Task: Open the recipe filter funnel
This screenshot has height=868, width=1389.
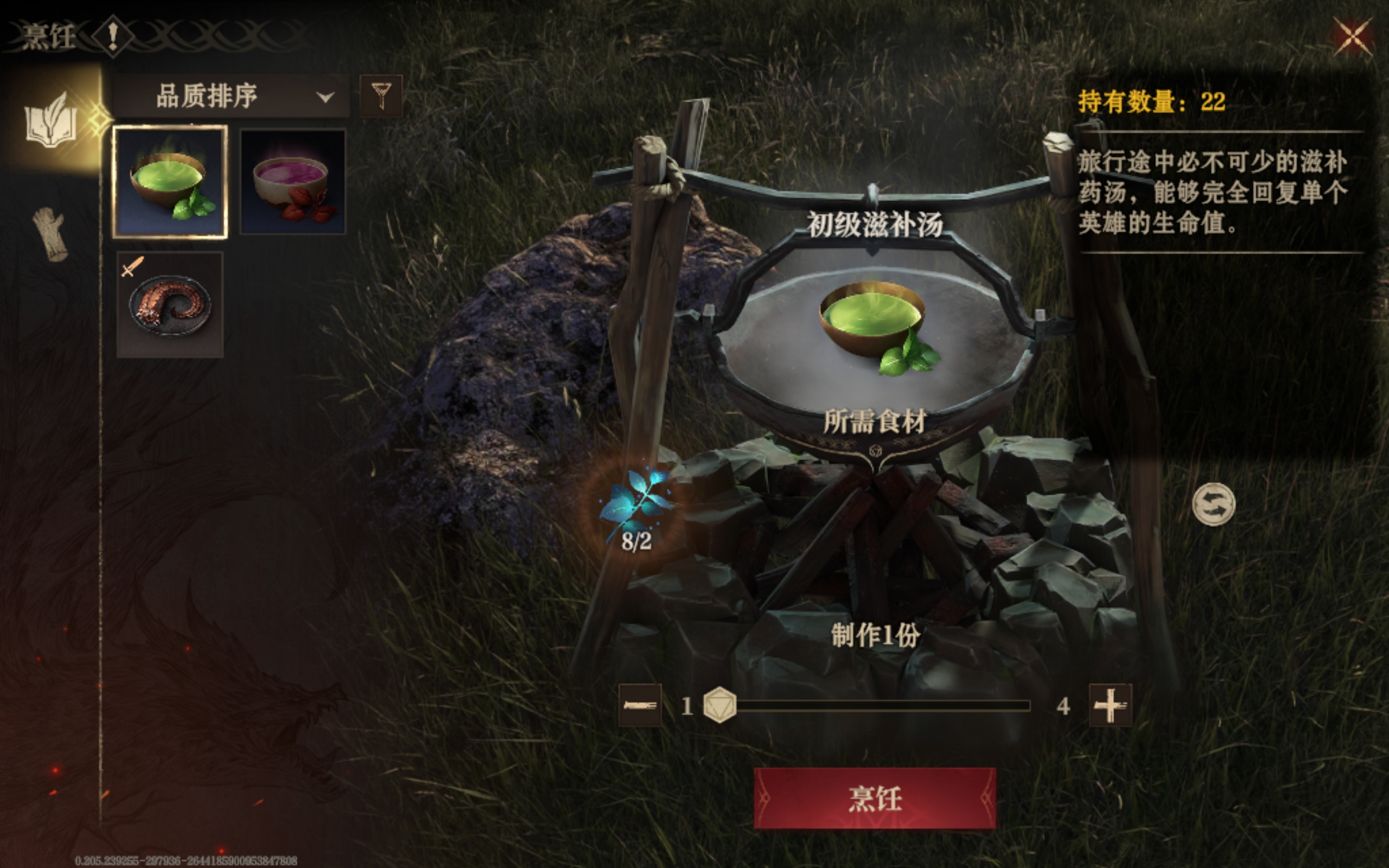Action: tap(380, 97)
